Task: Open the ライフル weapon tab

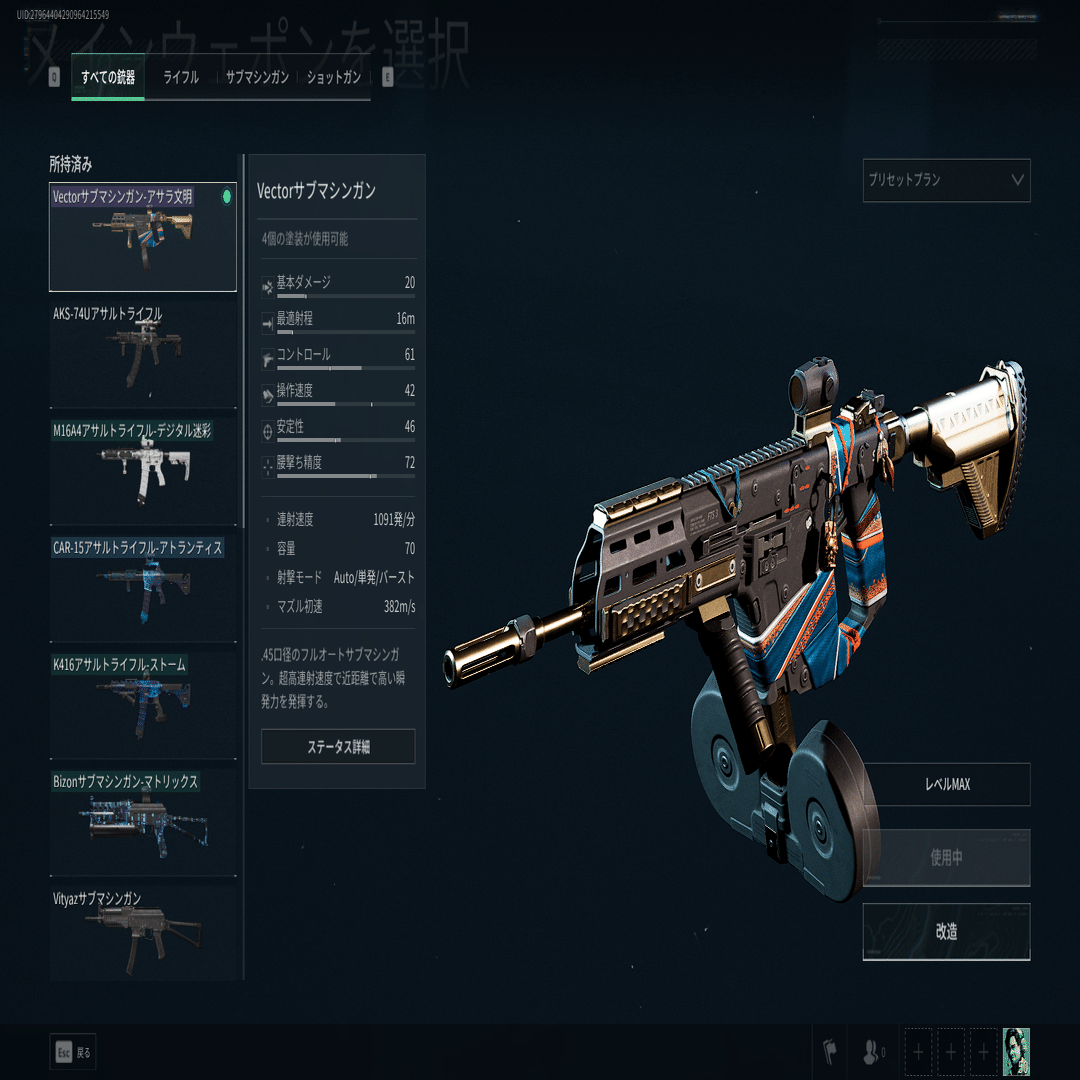Action: click(181, 78)
